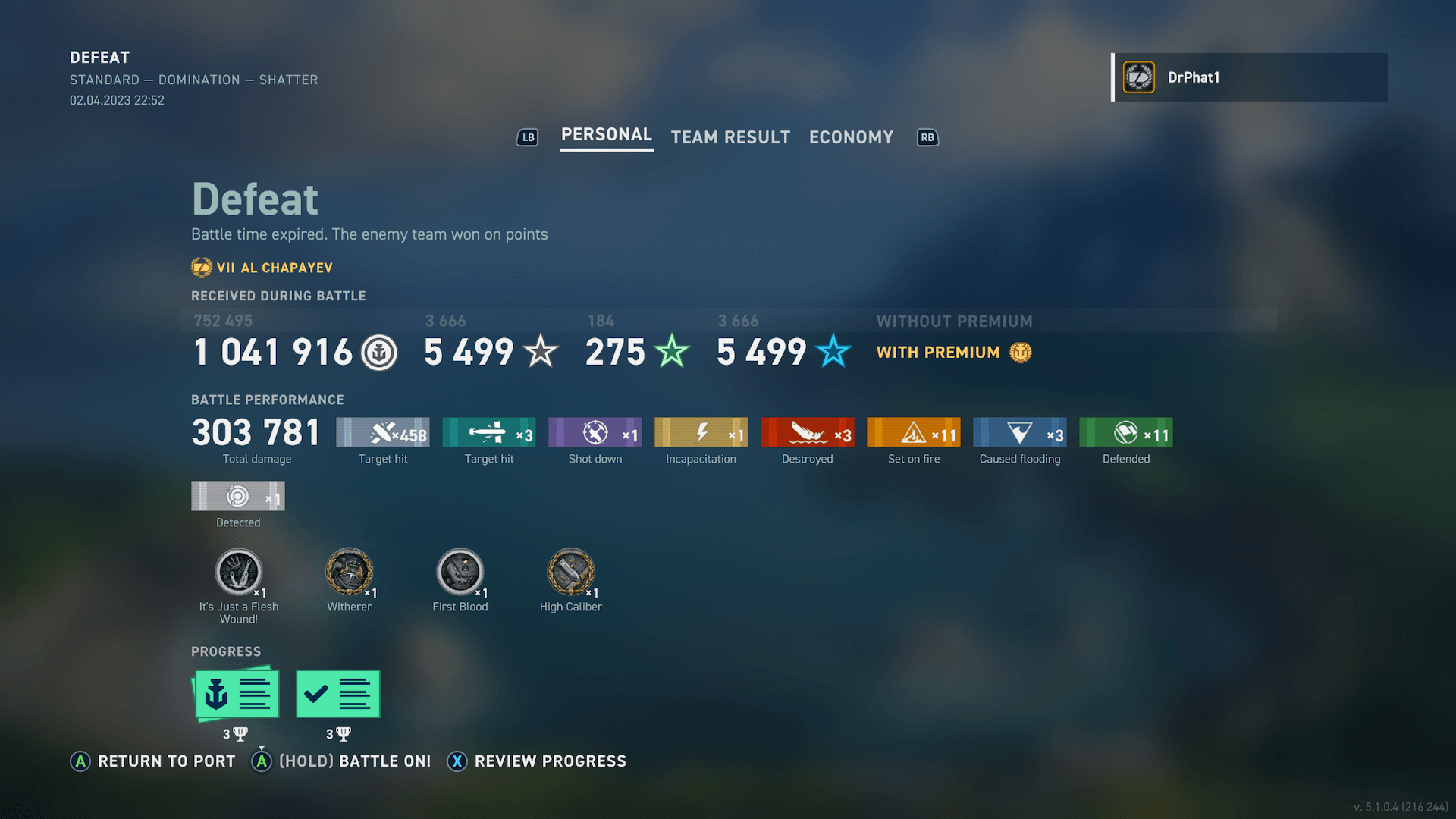Screen dimensions: 1456x819
Task: Toggle premium credits view with the gold coin
Action: coord(1019,352)
